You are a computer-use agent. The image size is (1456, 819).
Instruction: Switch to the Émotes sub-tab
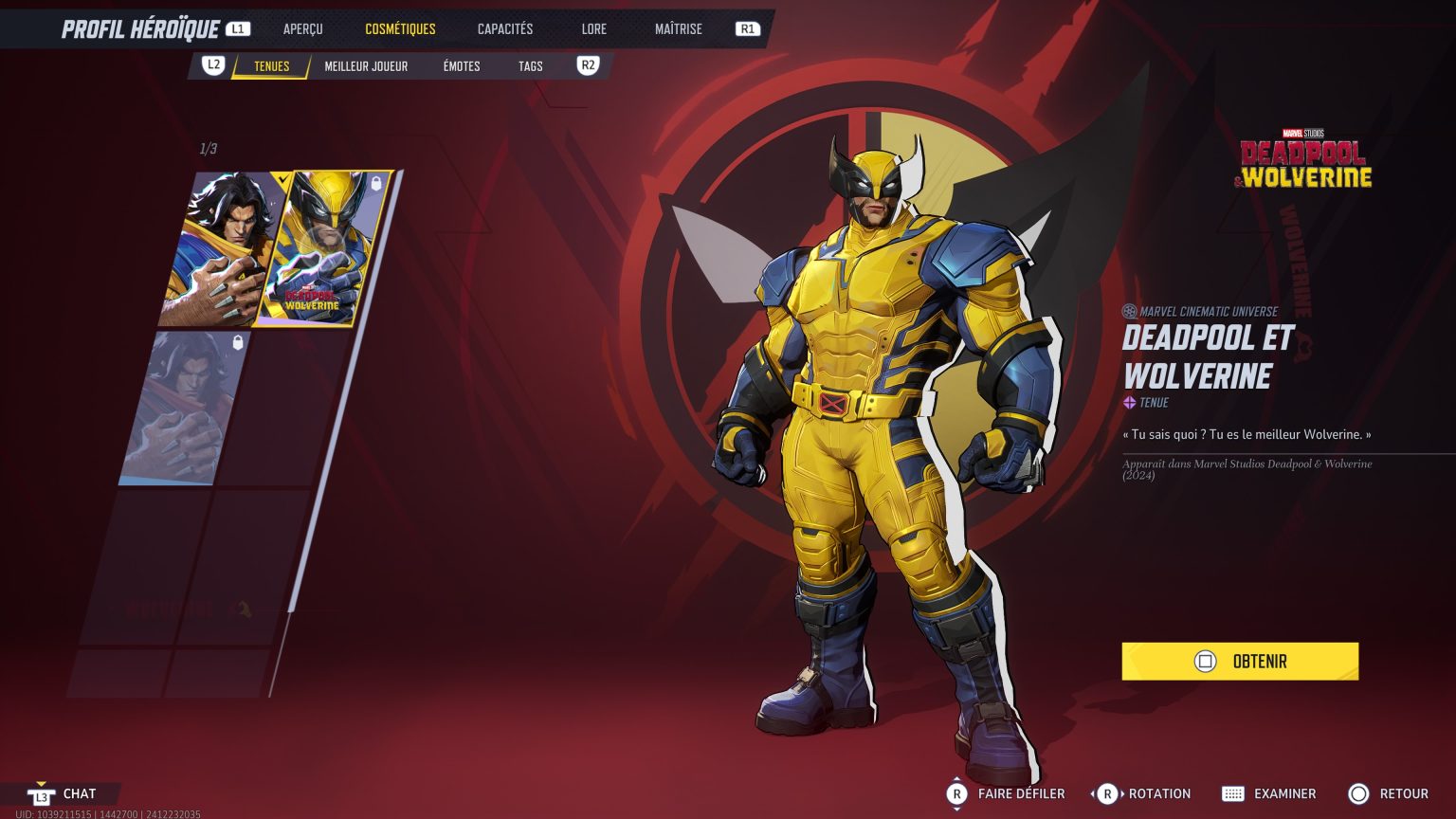coord(462,65)
